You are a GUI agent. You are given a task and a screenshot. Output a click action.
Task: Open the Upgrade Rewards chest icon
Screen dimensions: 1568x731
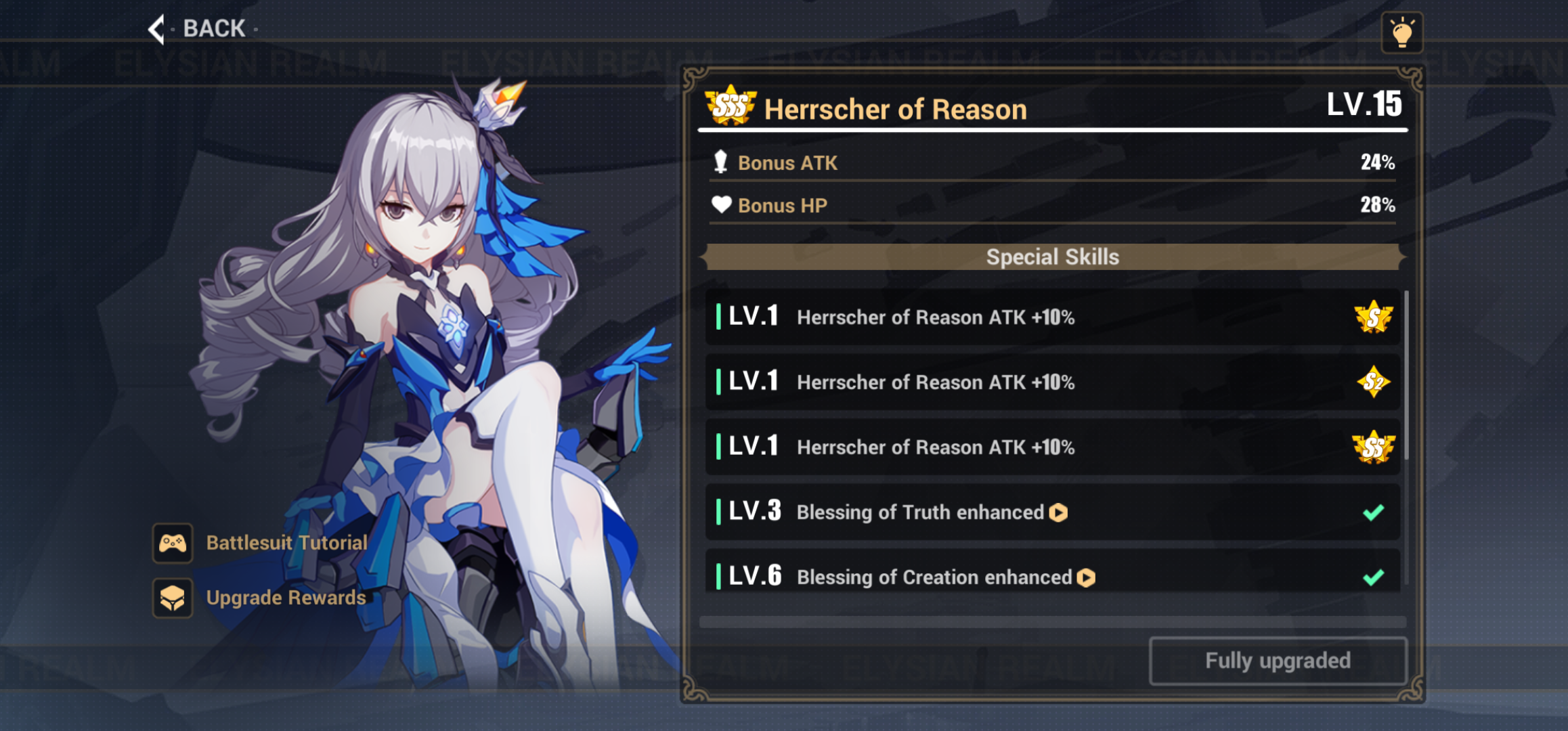pyautogui.click(x=173, y=598)
